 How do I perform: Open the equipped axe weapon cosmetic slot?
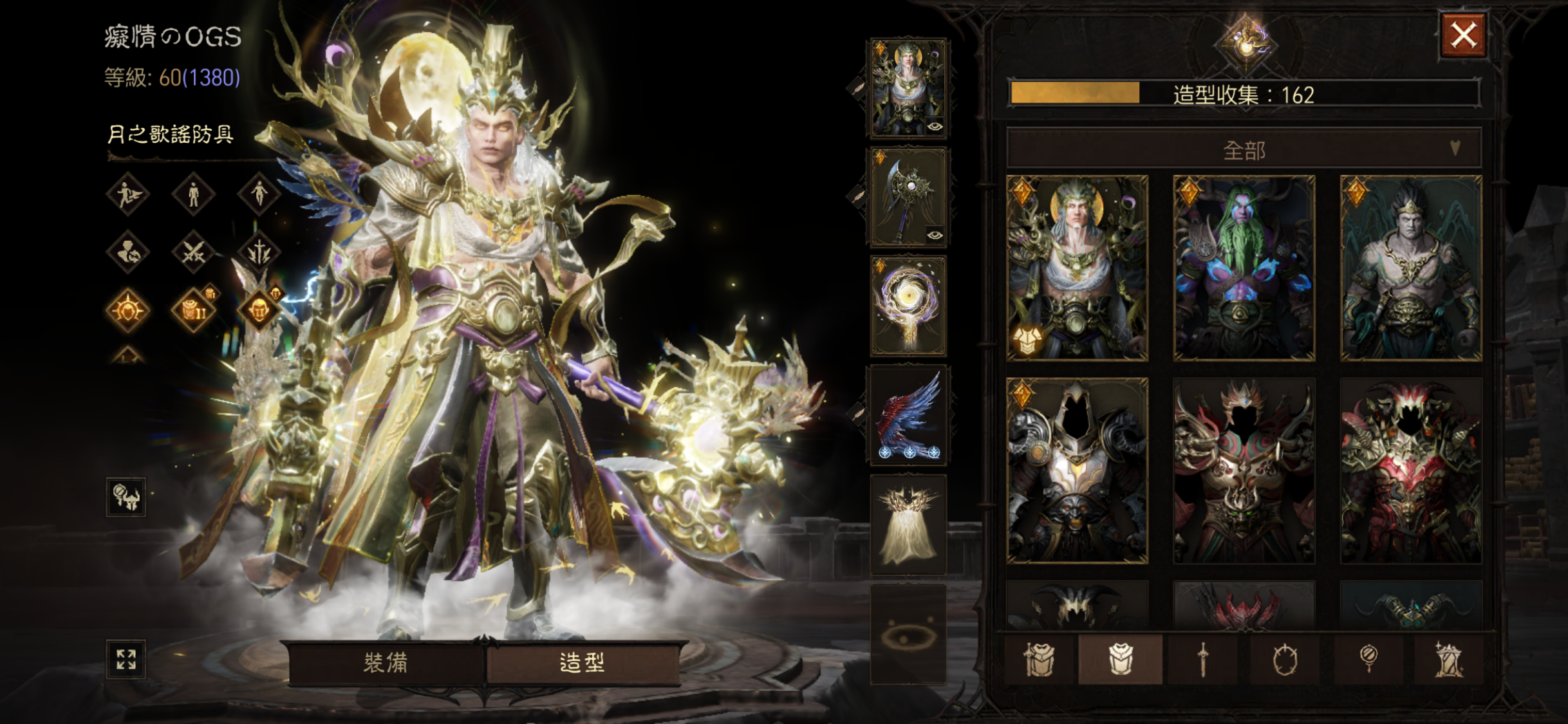(908, 197)
